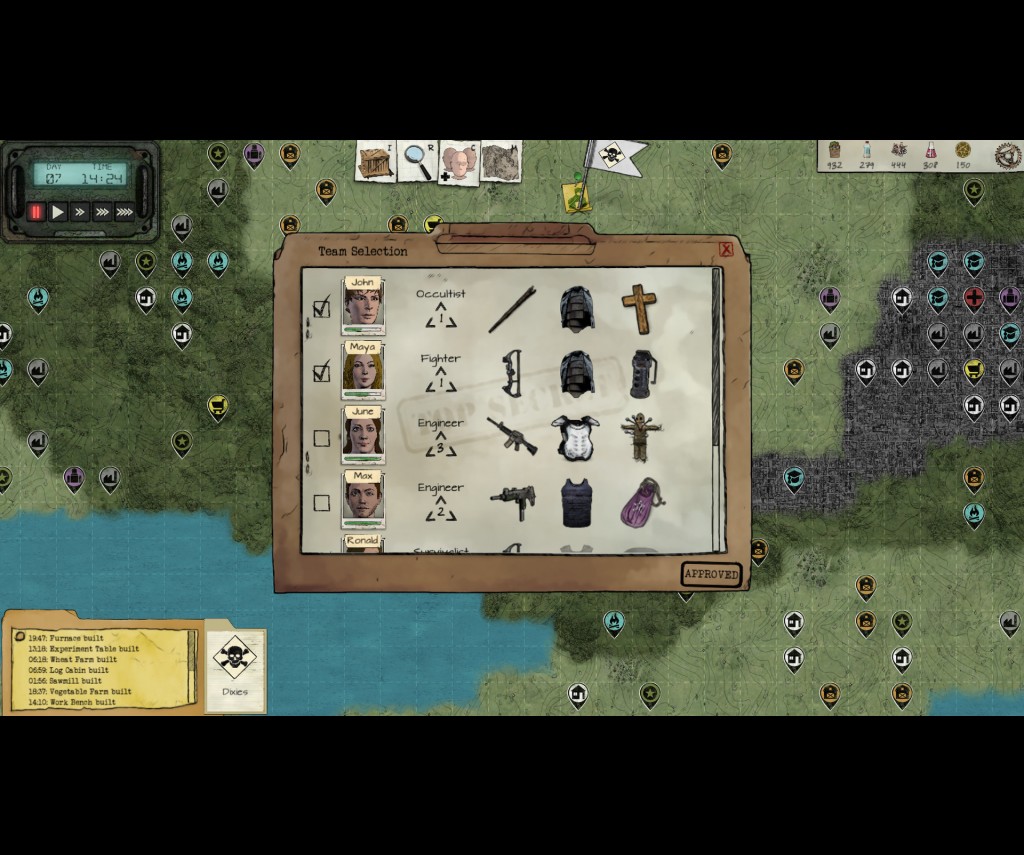The width and height of the screenshot is (1024, 855).
Task: Select June's assault rifle weapon slot
Action: coord(512,436)
